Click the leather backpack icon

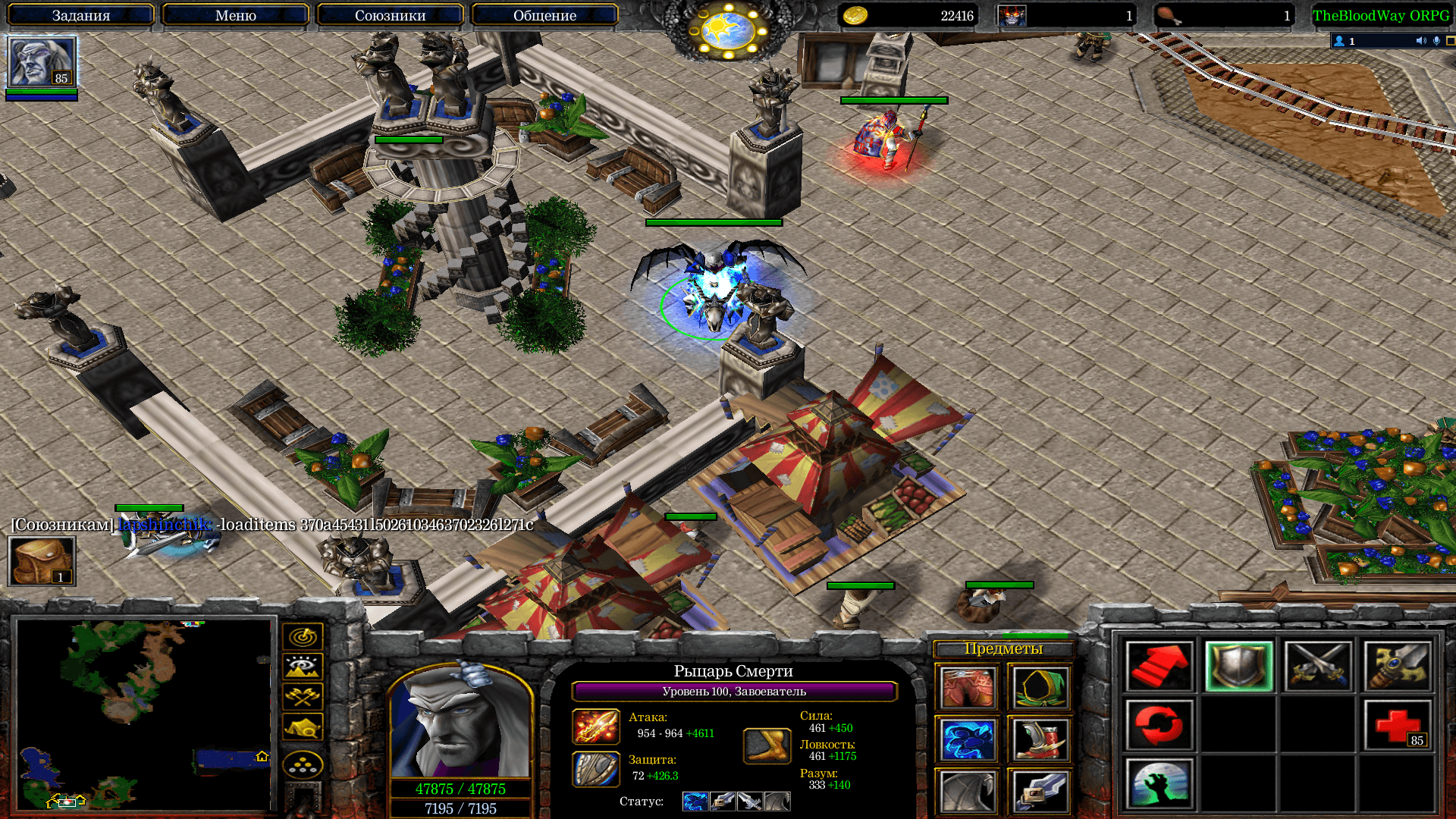pyautogui.click(x=42, y=561)
